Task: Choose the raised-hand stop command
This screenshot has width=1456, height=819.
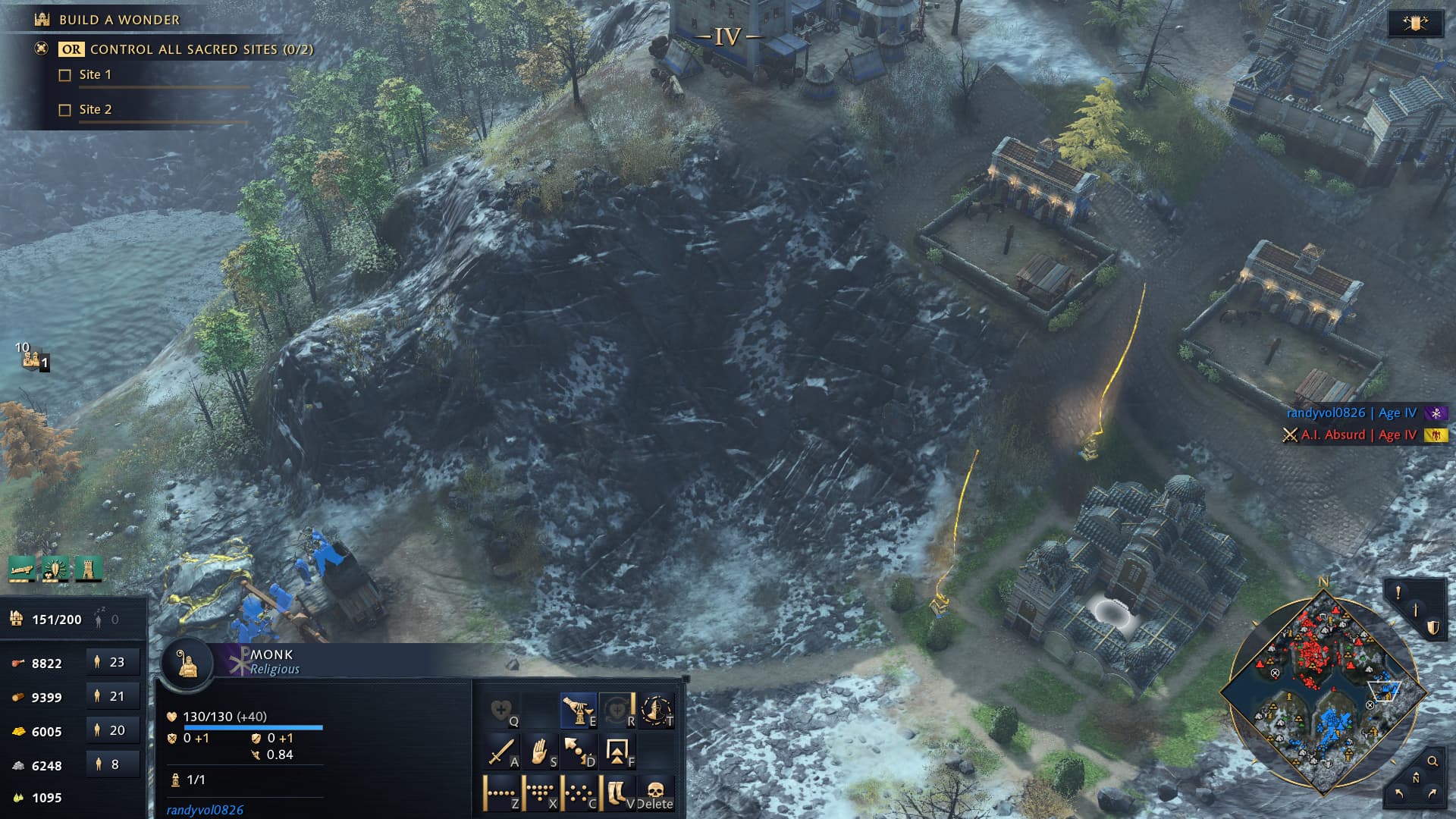Action: tap(540, 751)
